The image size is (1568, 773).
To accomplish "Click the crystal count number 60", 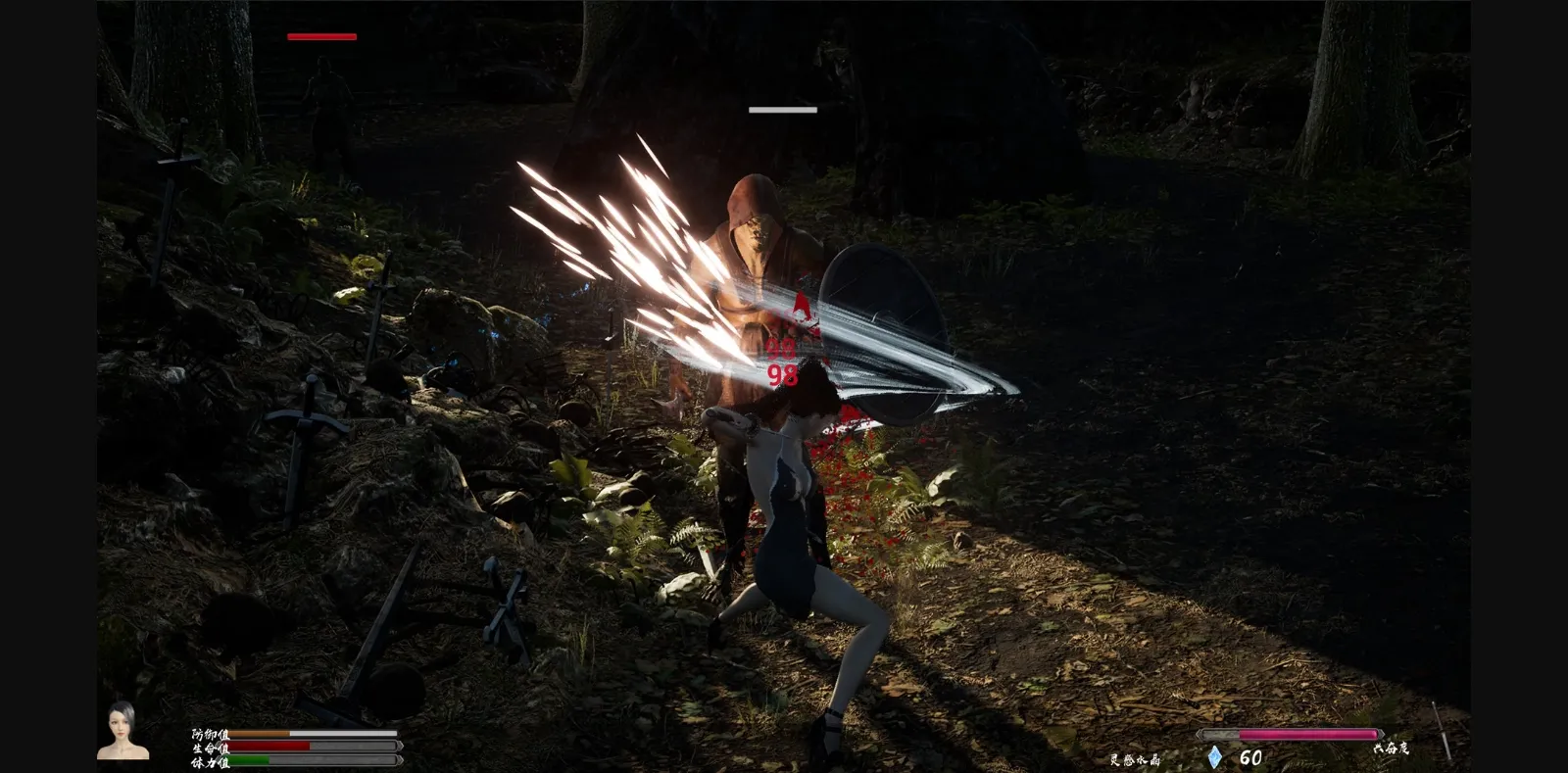I will point(1250,756).
